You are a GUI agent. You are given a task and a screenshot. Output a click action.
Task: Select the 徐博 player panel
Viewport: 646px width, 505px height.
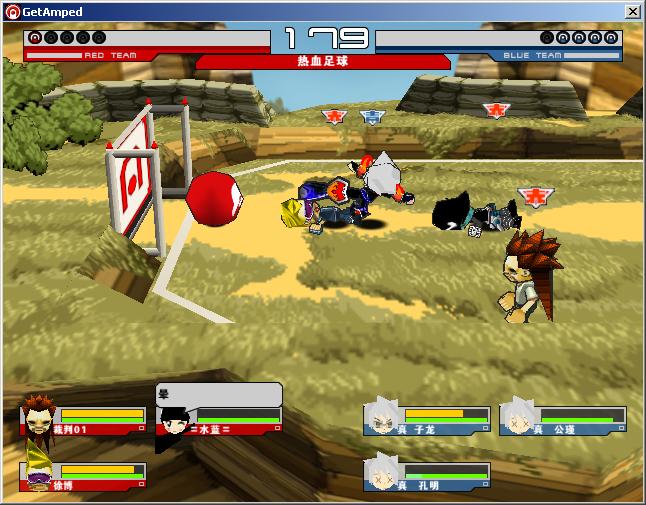point(83,476)
